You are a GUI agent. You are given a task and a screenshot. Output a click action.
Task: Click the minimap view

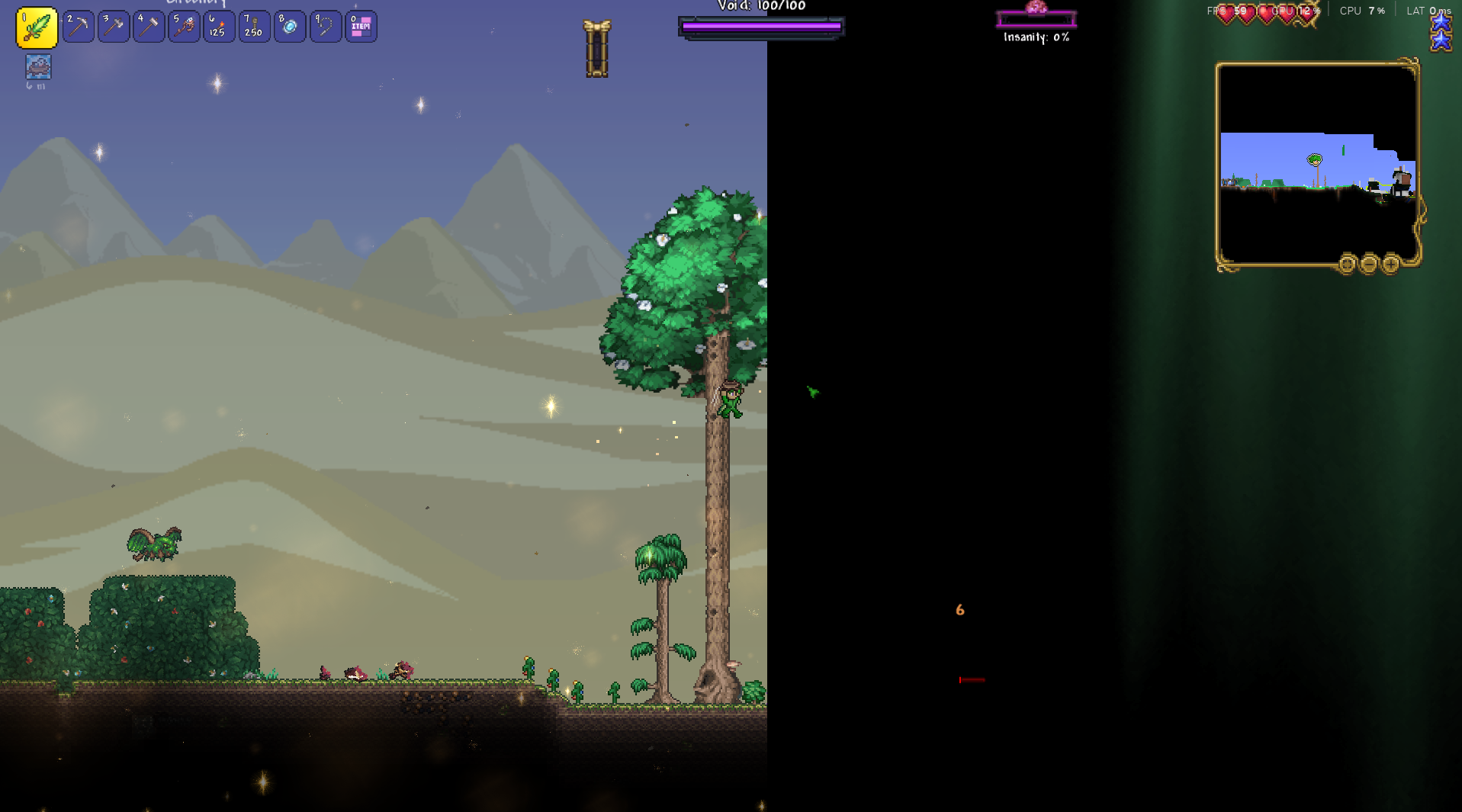pos(1317,164)
